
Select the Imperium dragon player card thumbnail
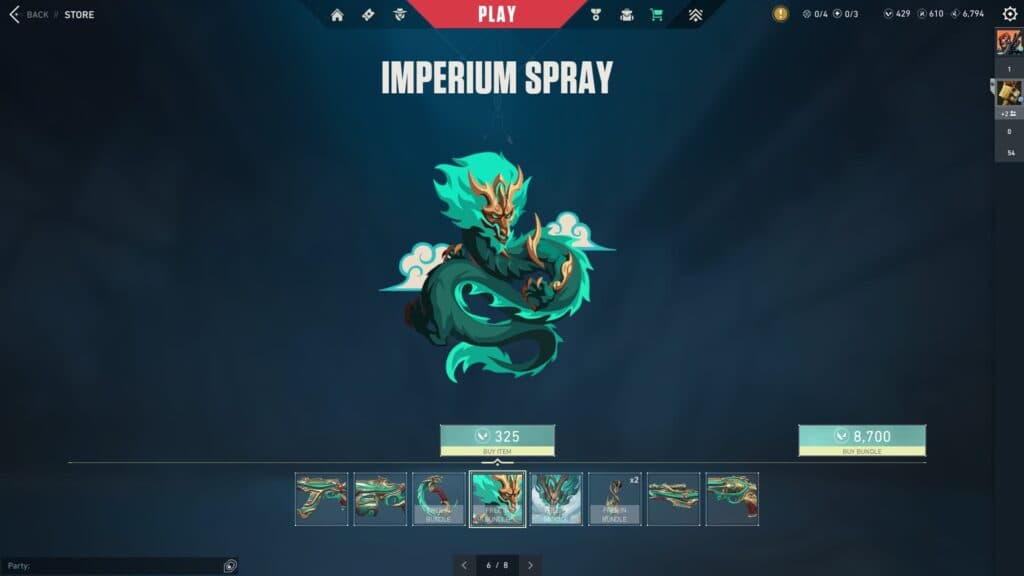click(556, 499)
